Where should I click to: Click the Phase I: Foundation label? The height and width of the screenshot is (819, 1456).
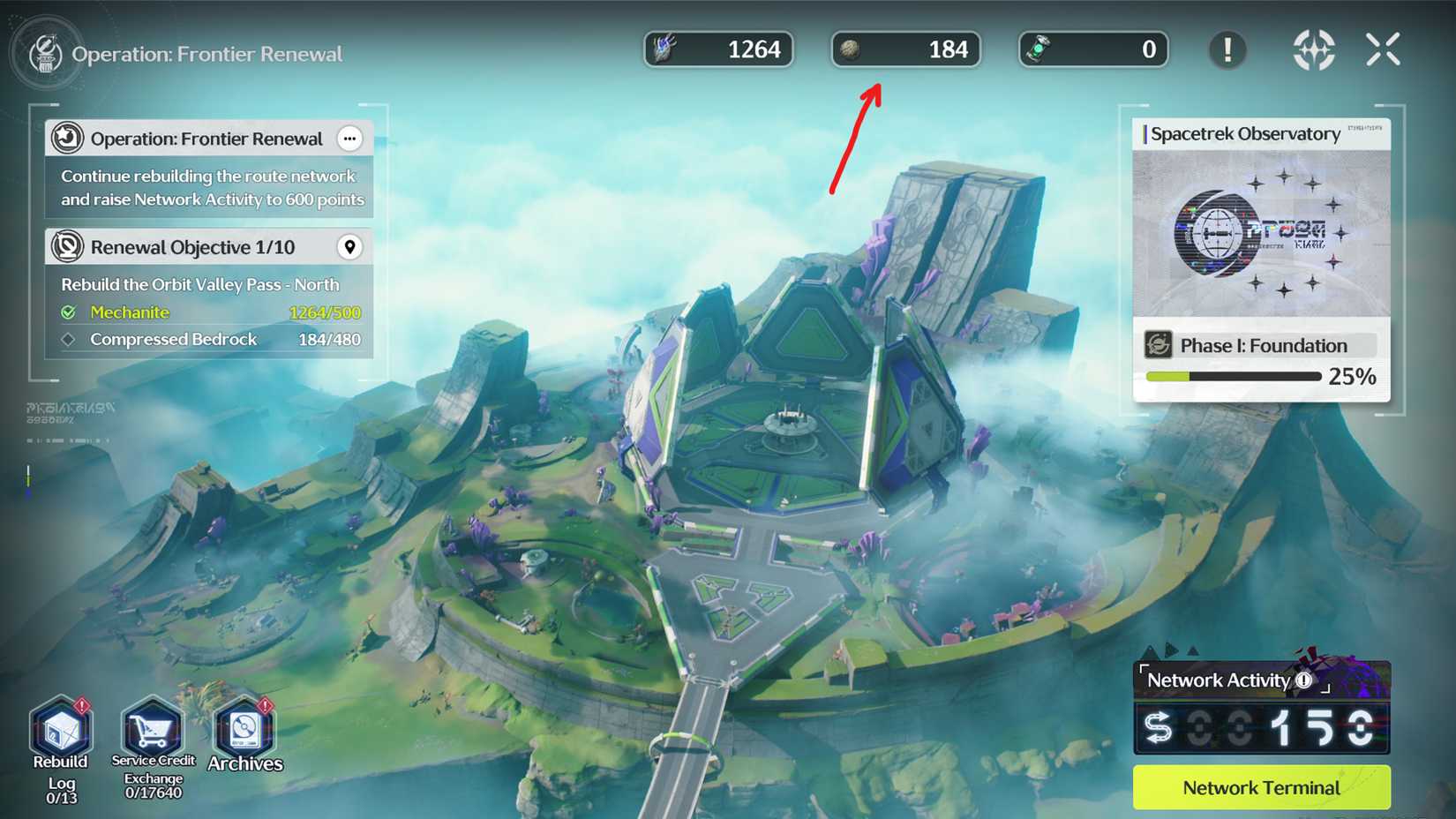coord(1264,345)
